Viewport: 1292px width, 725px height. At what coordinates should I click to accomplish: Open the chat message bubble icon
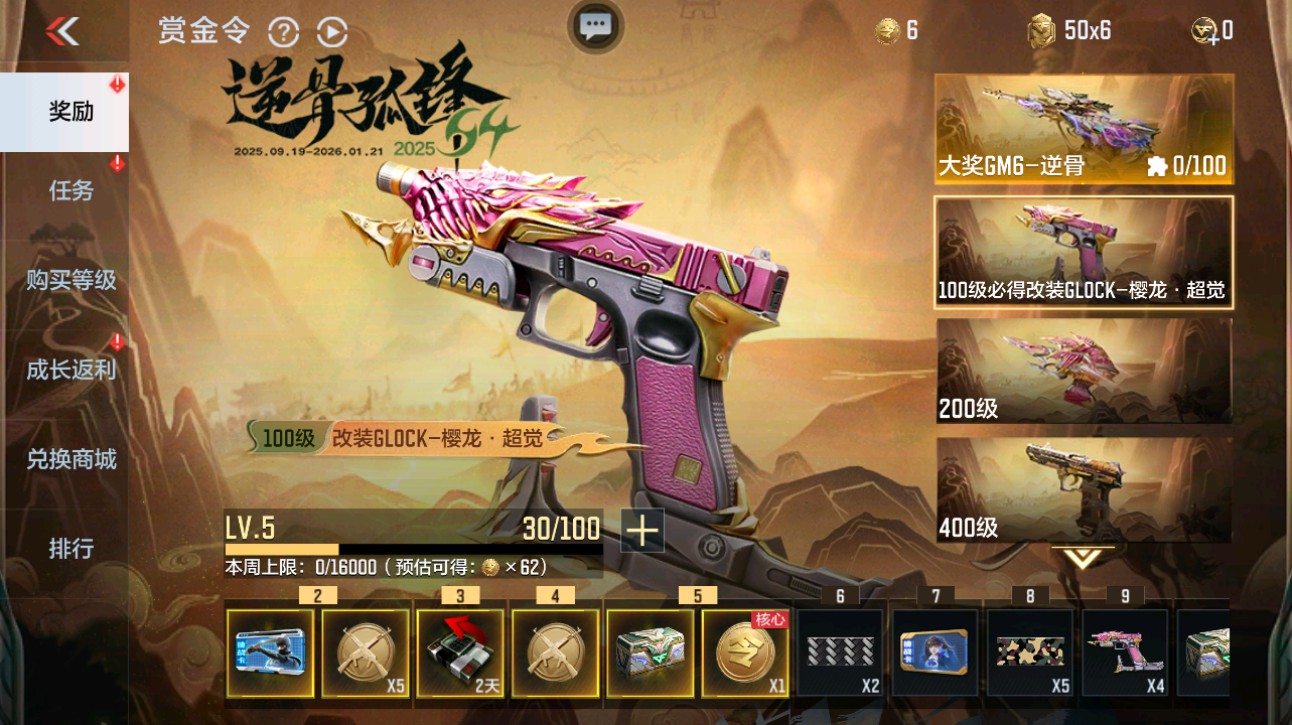click(x=597, y=28)
